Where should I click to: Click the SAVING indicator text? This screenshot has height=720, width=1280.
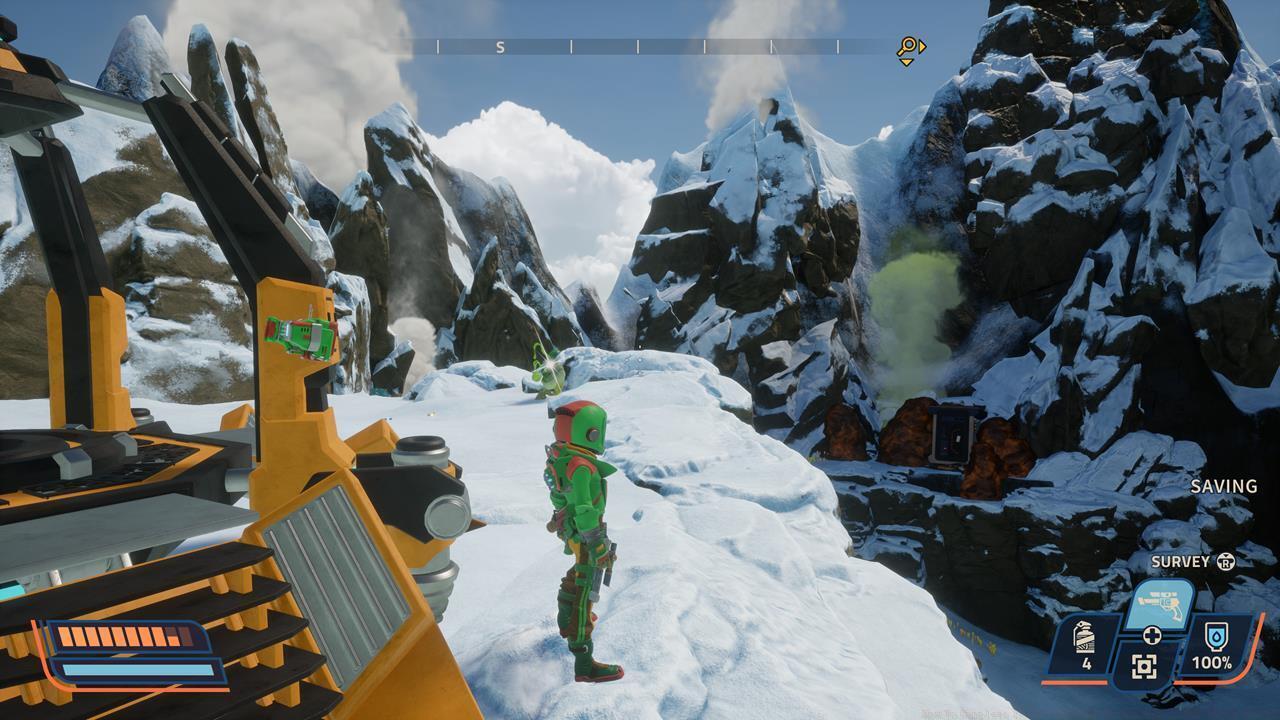tap(1224, 486)
